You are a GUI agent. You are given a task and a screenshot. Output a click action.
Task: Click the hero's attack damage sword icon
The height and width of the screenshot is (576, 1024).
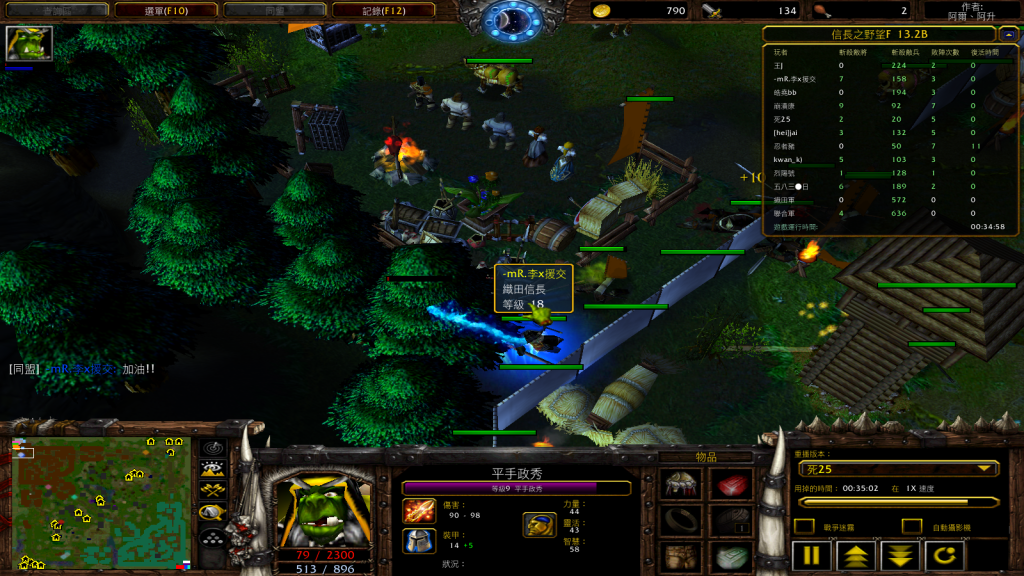click(x=418, y=510)
